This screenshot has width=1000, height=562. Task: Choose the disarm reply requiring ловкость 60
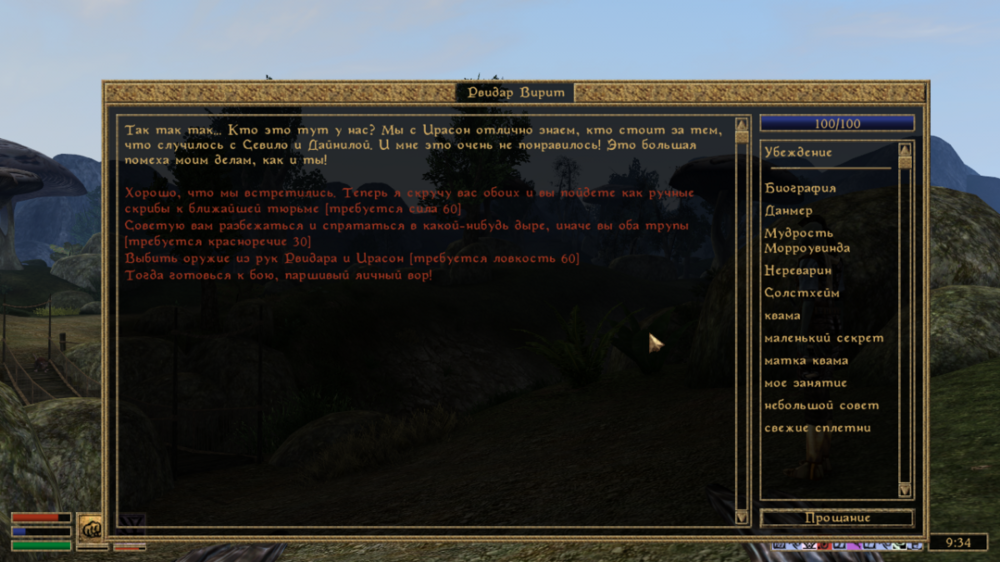[351, 258]
